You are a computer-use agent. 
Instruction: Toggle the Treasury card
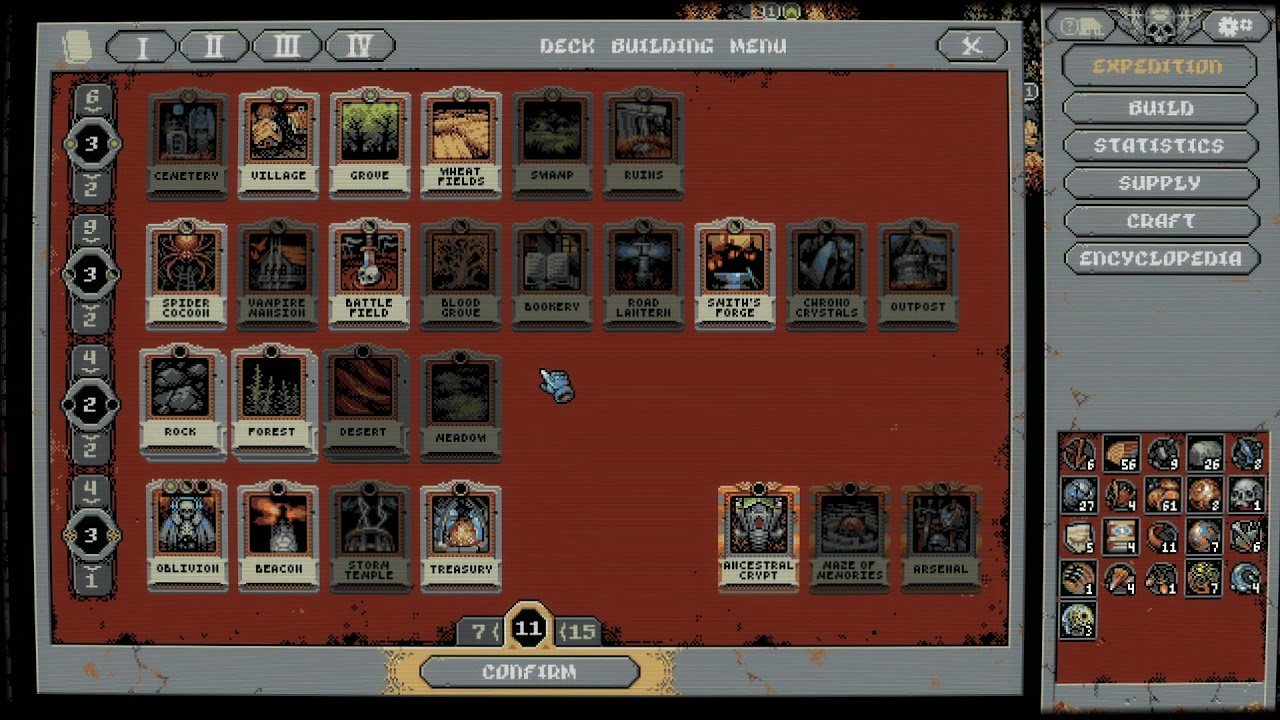(x=461, y=535)
